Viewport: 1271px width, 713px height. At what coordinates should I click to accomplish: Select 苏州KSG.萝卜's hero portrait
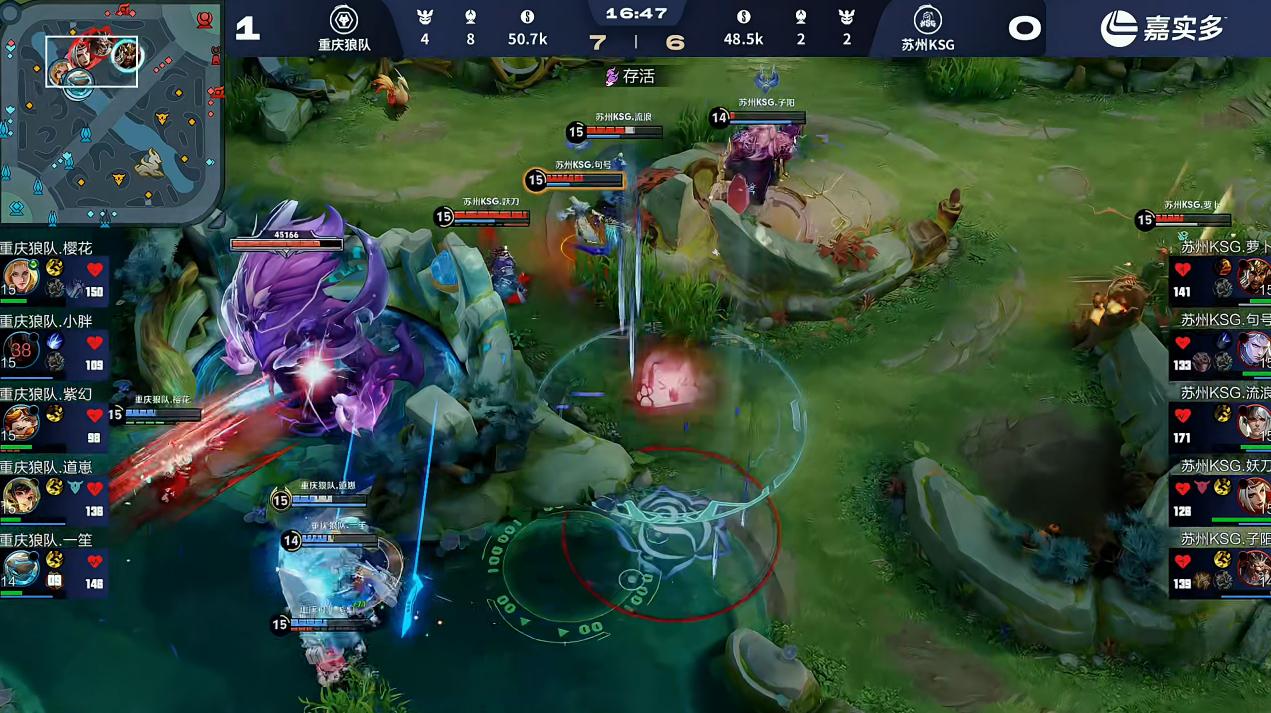(1254, 276)
